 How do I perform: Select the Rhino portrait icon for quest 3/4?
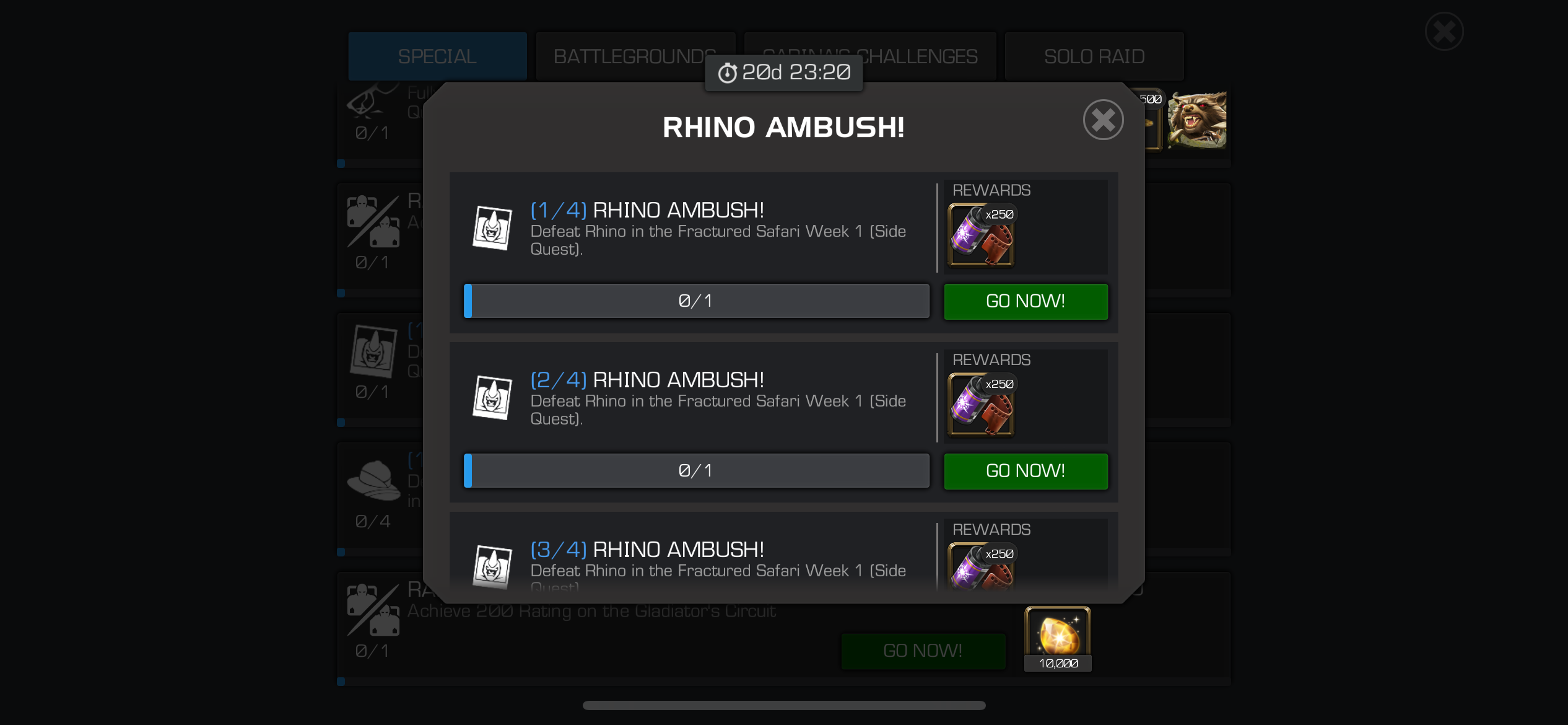pyautogui.click(x=494, y=566)
